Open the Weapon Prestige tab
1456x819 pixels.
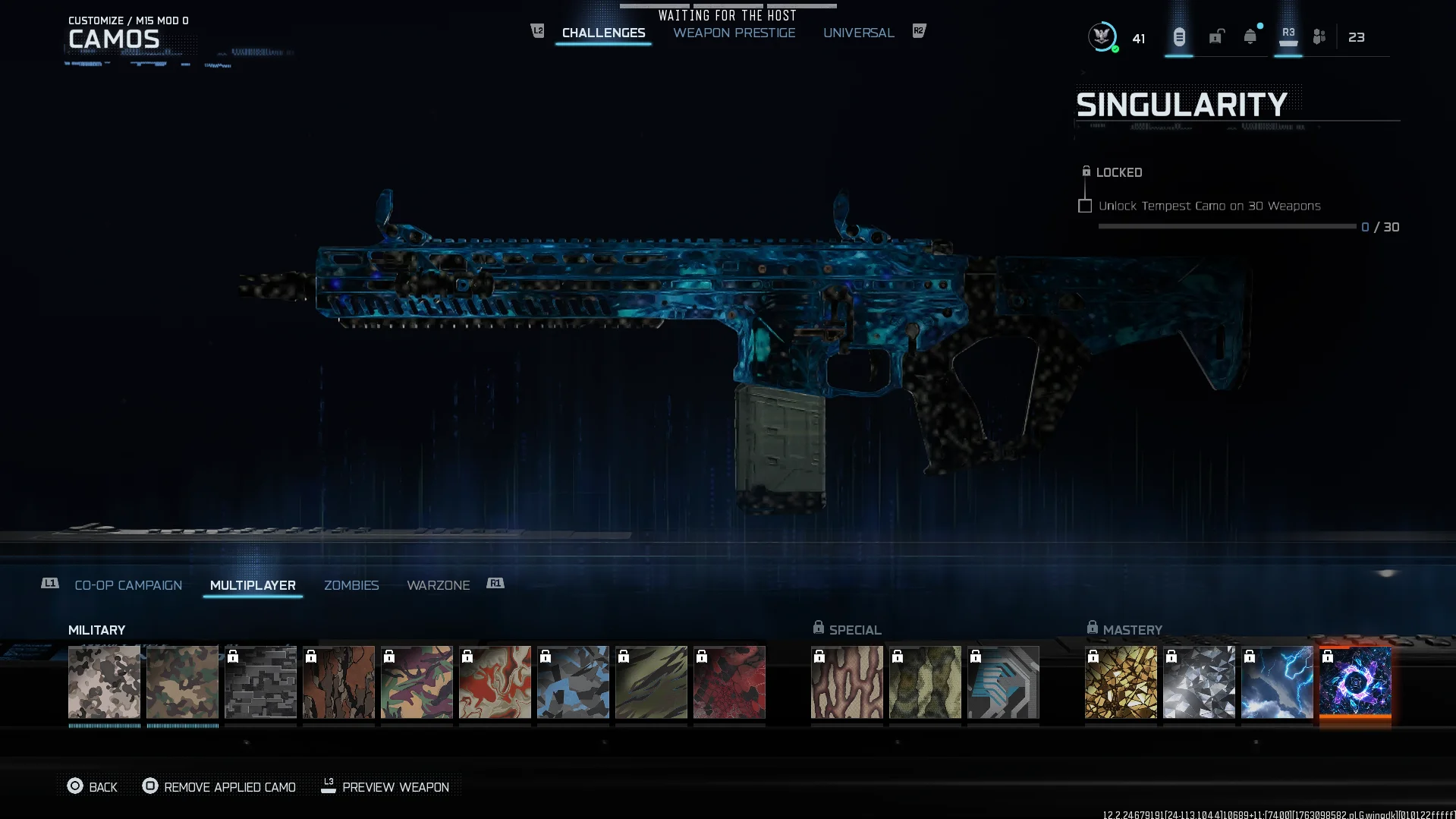(x=734, y=33)
